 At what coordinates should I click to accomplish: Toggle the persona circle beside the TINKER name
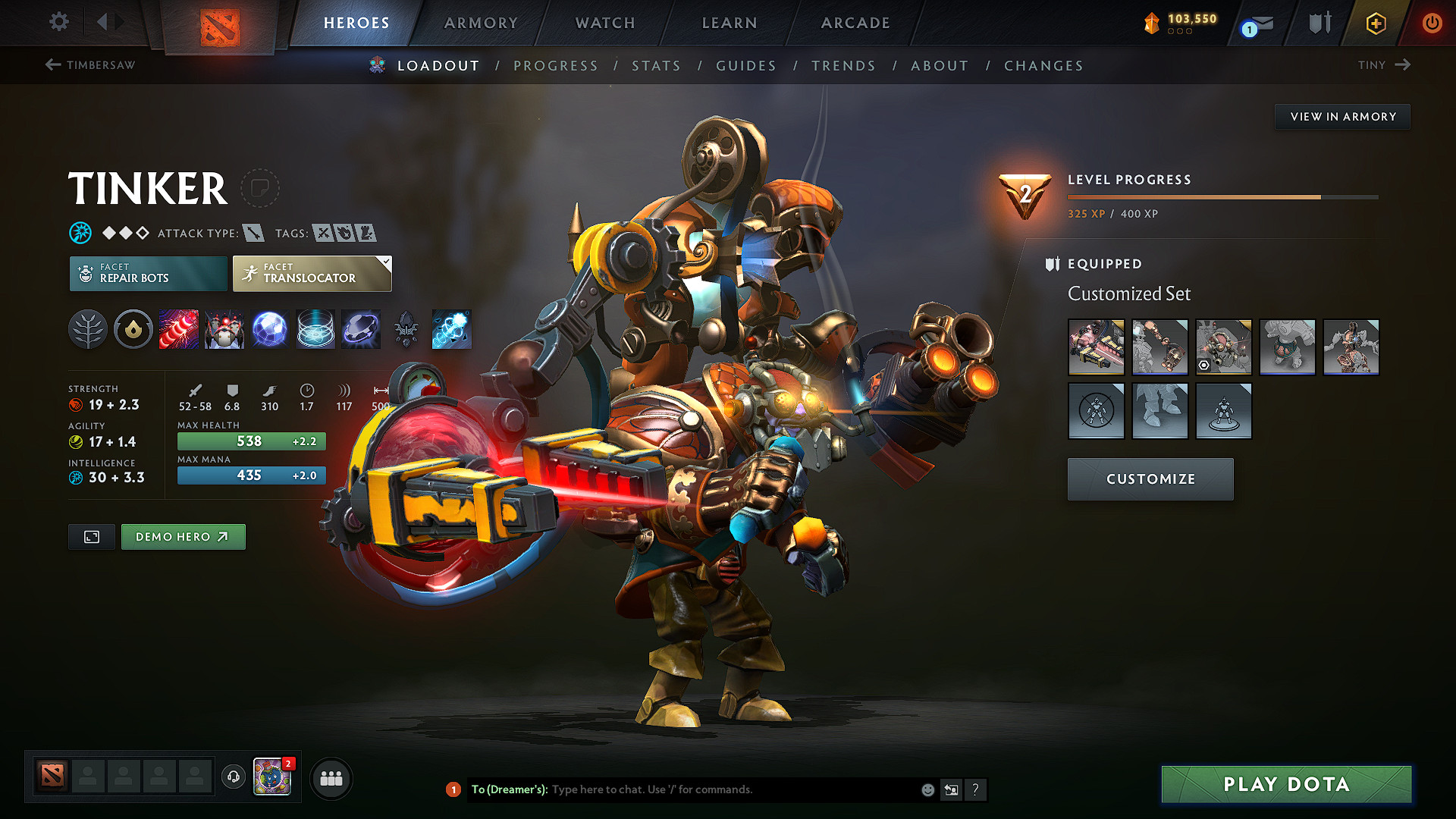pyautogui.click(x=260, y=188)
